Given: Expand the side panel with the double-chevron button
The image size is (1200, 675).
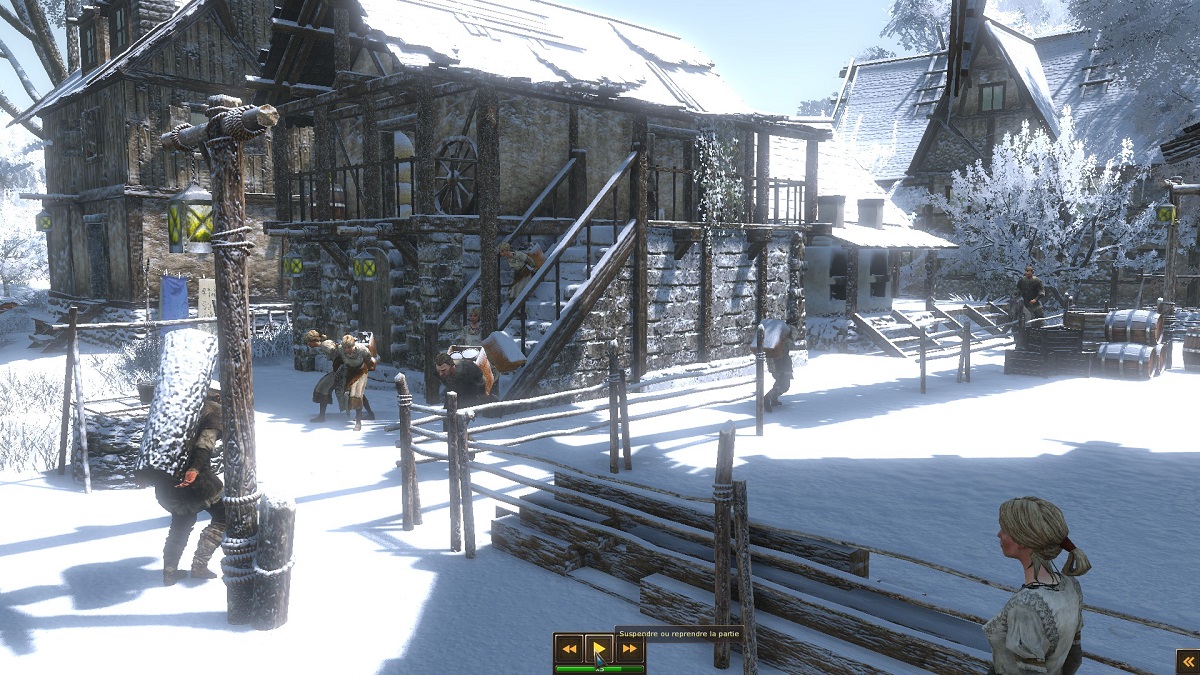Looking at the screenshot, I should point(1188,661).
